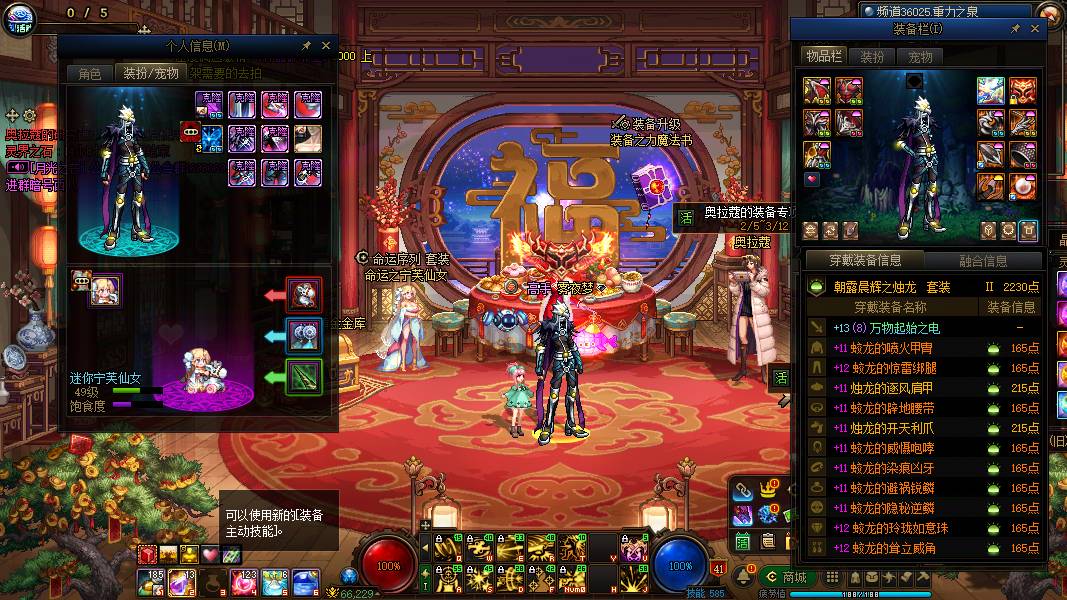Pin the 装备栏 equipment window

[x=1016, y=29]
